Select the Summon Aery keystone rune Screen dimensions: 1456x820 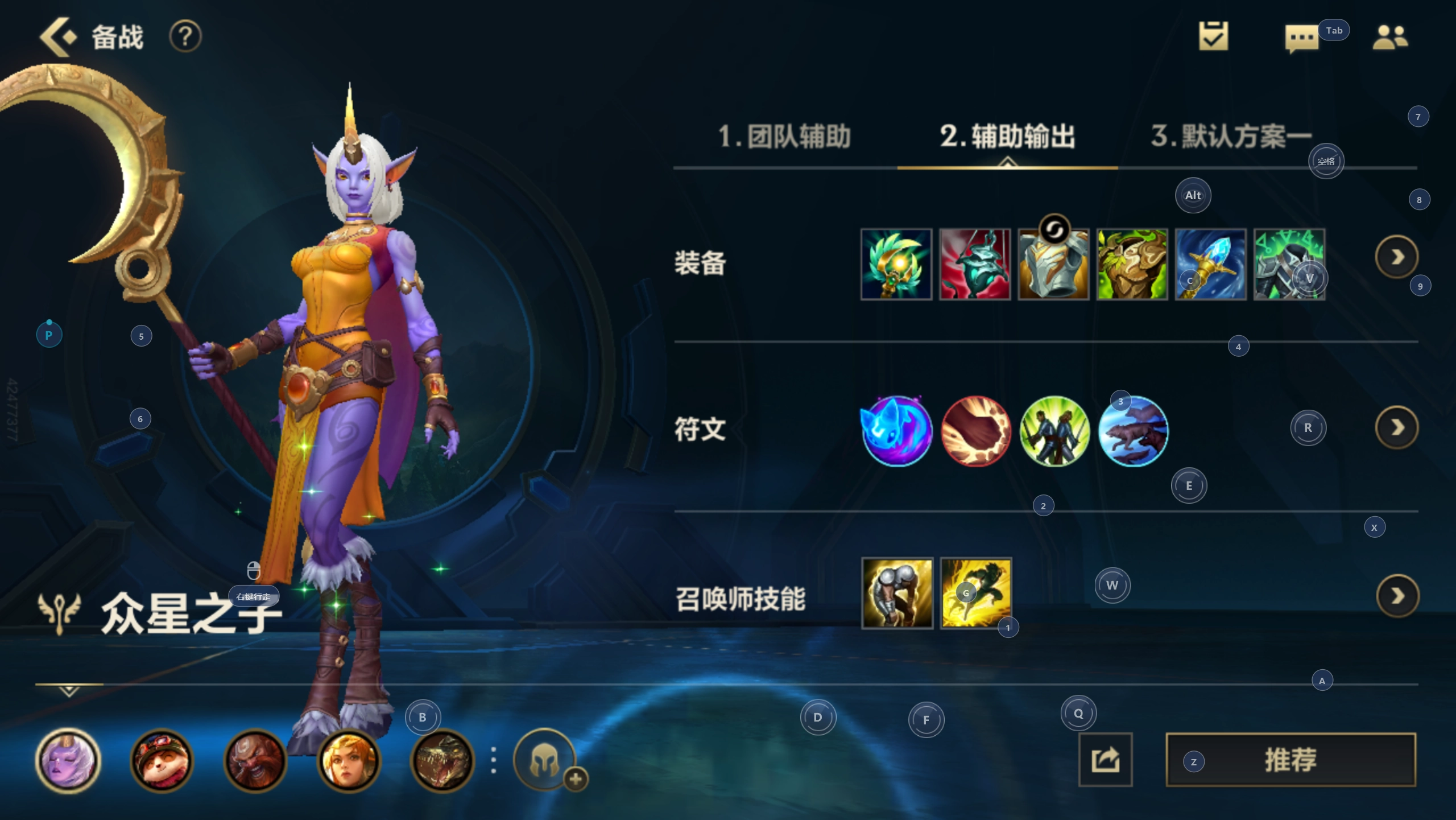click(x=897, y=431)
